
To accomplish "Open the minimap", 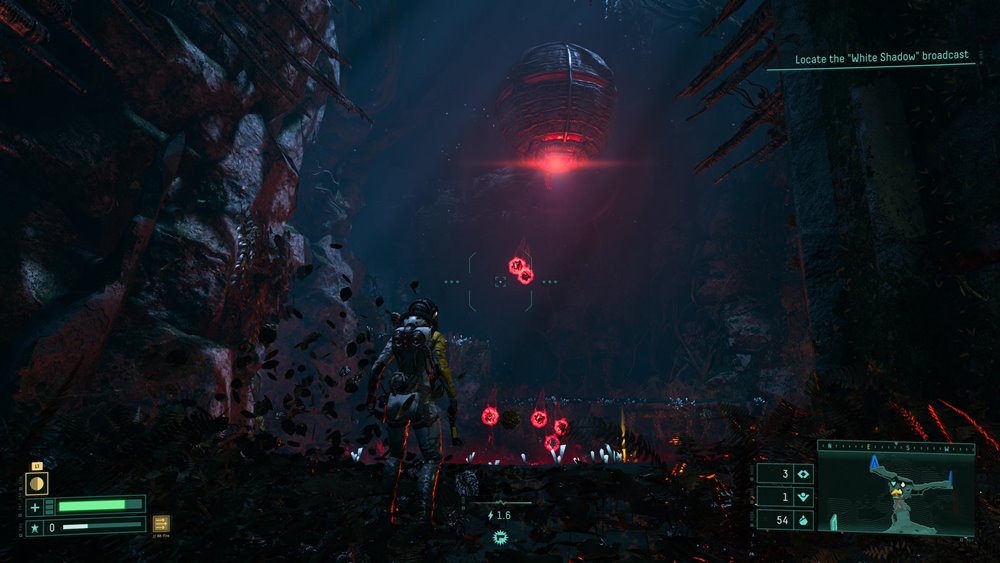I will pos(895,491).
